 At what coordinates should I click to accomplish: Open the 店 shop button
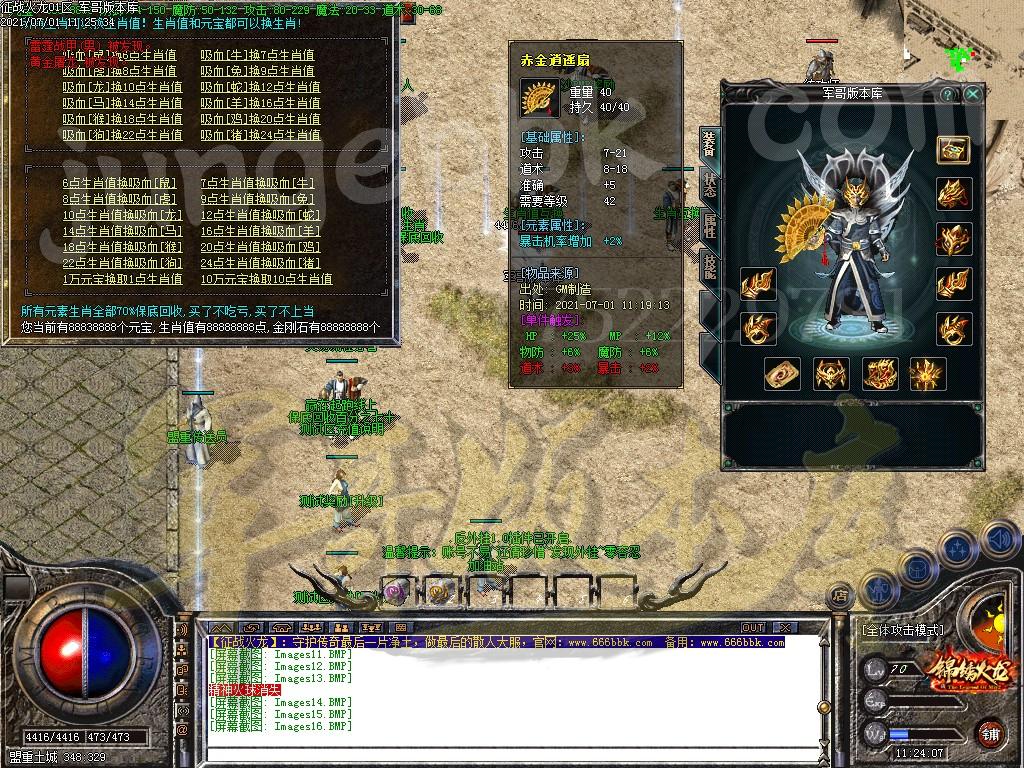(x=839, y=596)
